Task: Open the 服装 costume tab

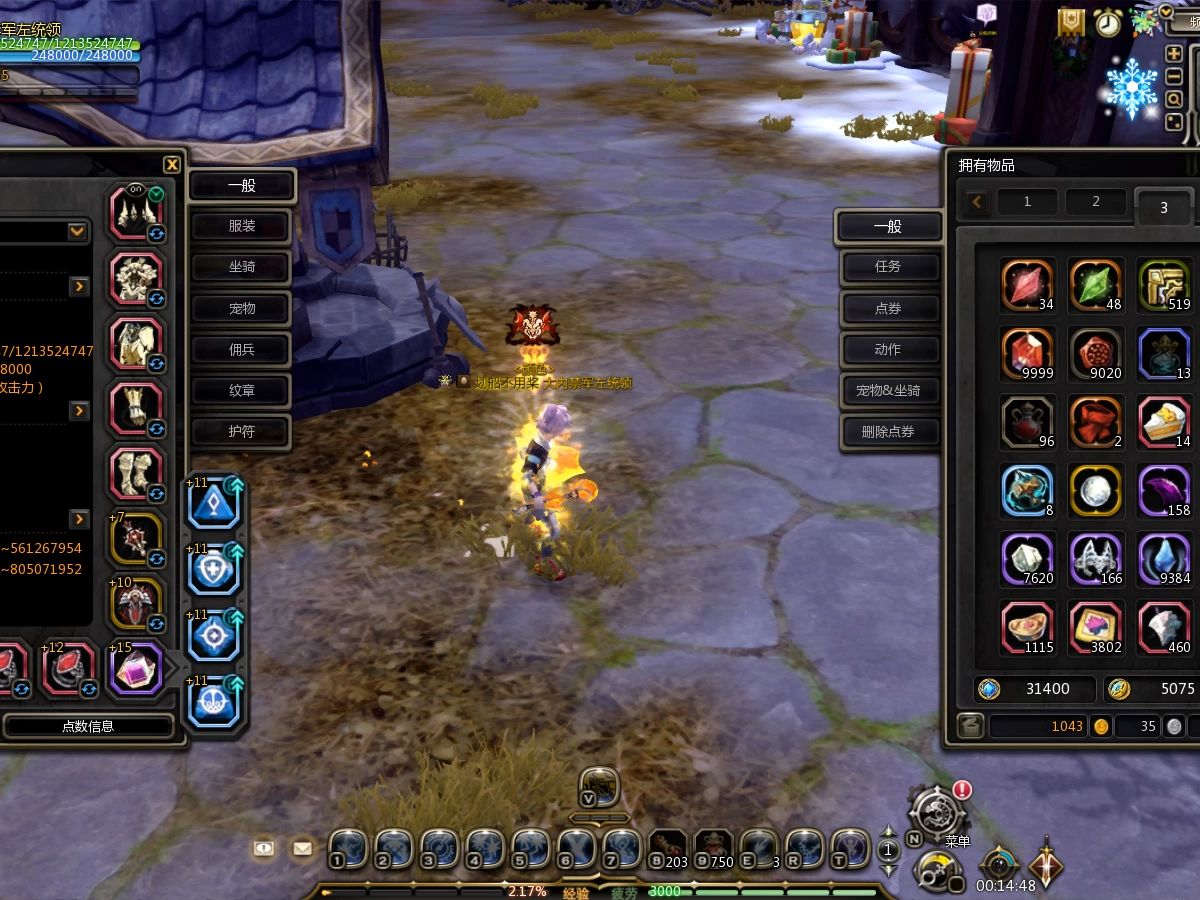Action: point(241,226)
